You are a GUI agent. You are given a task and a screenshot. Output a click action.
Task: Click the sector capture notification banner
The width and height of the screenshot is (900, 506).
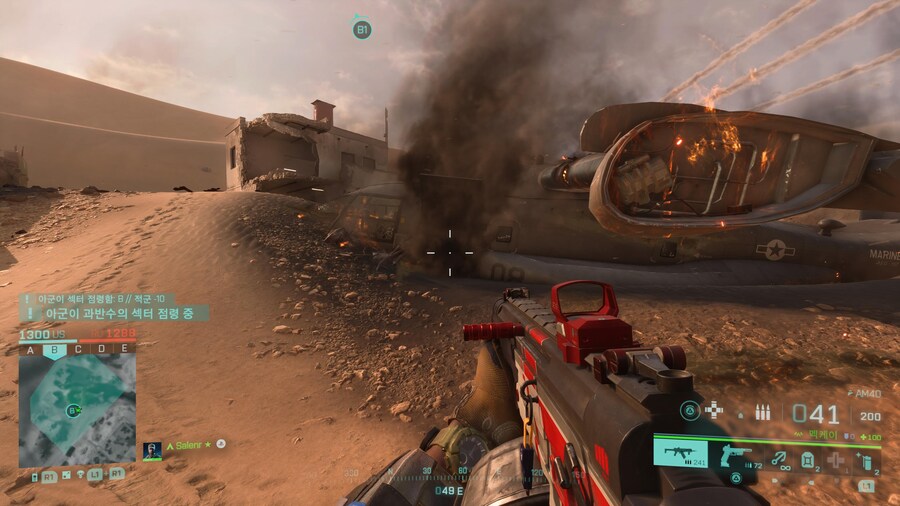click(113, 313)
